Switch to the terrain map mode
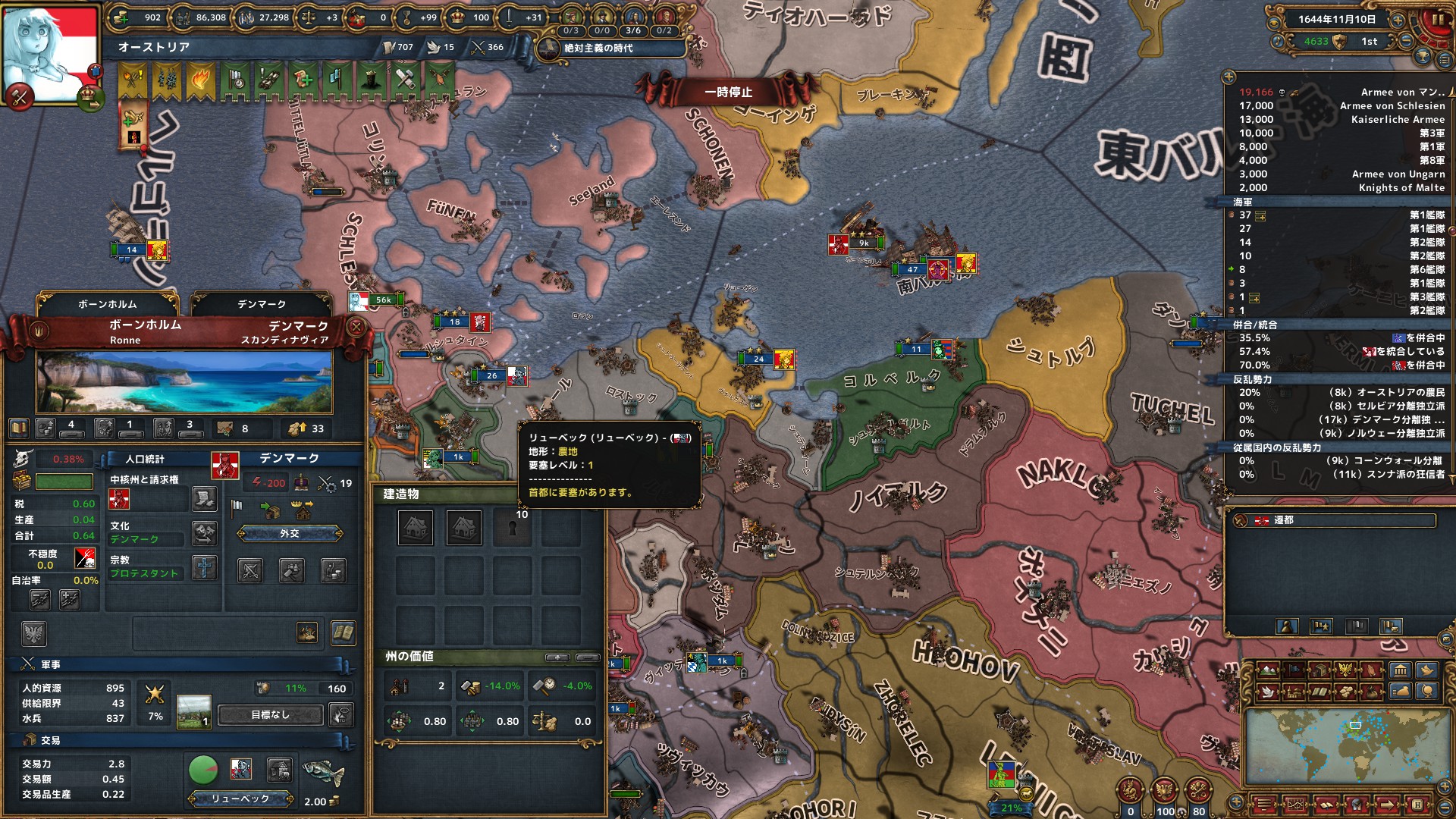 click(x=1269, y=670)
